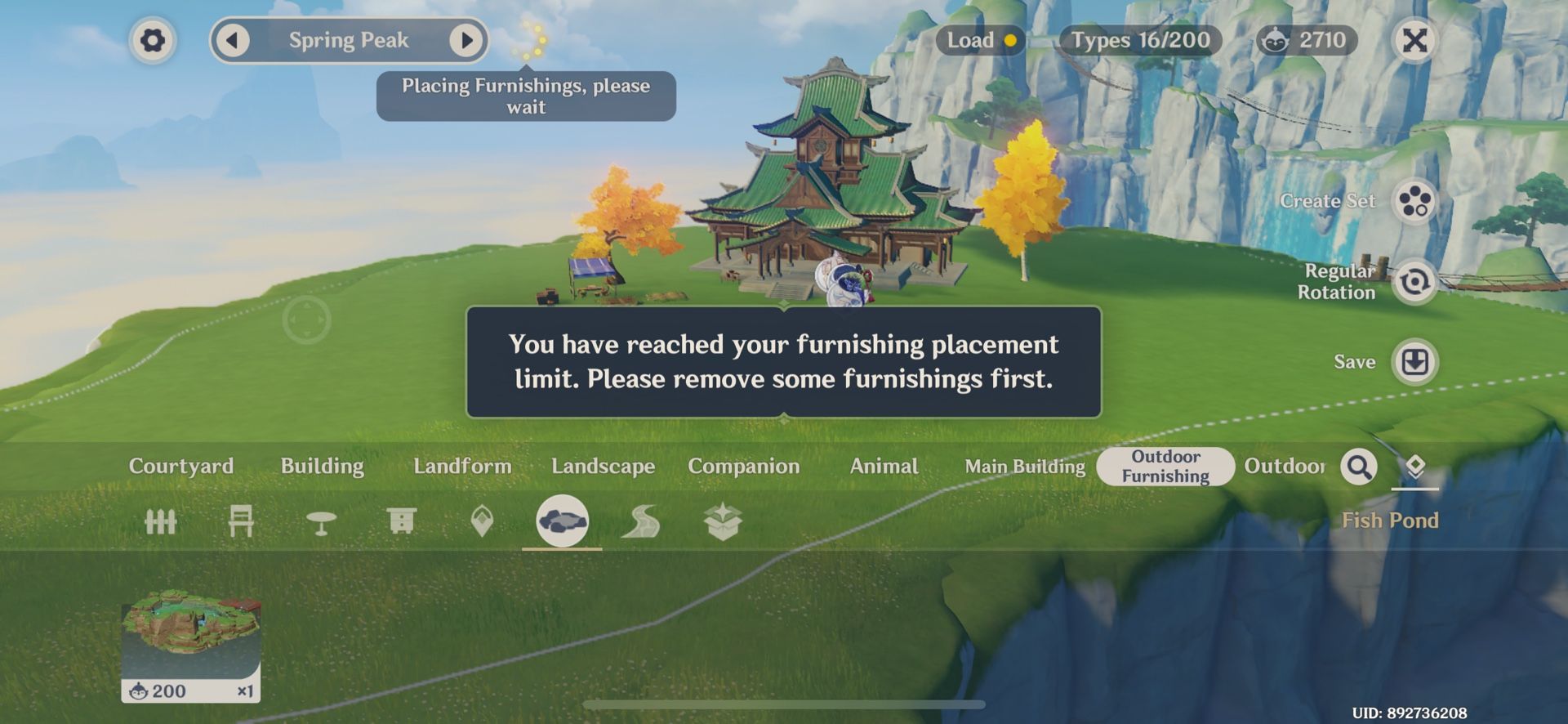1568x724 pixels.
Task: Click the Create Set button
Action: click(x=1414, y=202)
